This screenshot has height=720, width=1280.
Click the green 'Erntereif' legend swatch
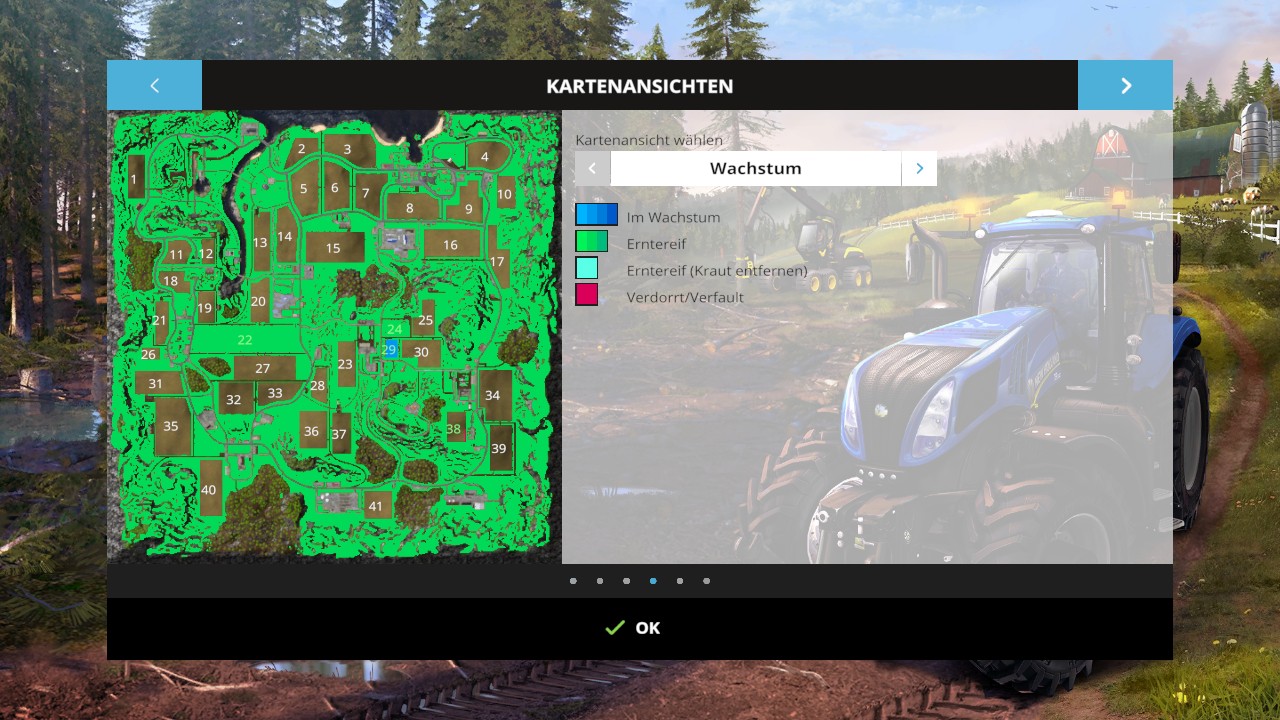tap(591, 242)
